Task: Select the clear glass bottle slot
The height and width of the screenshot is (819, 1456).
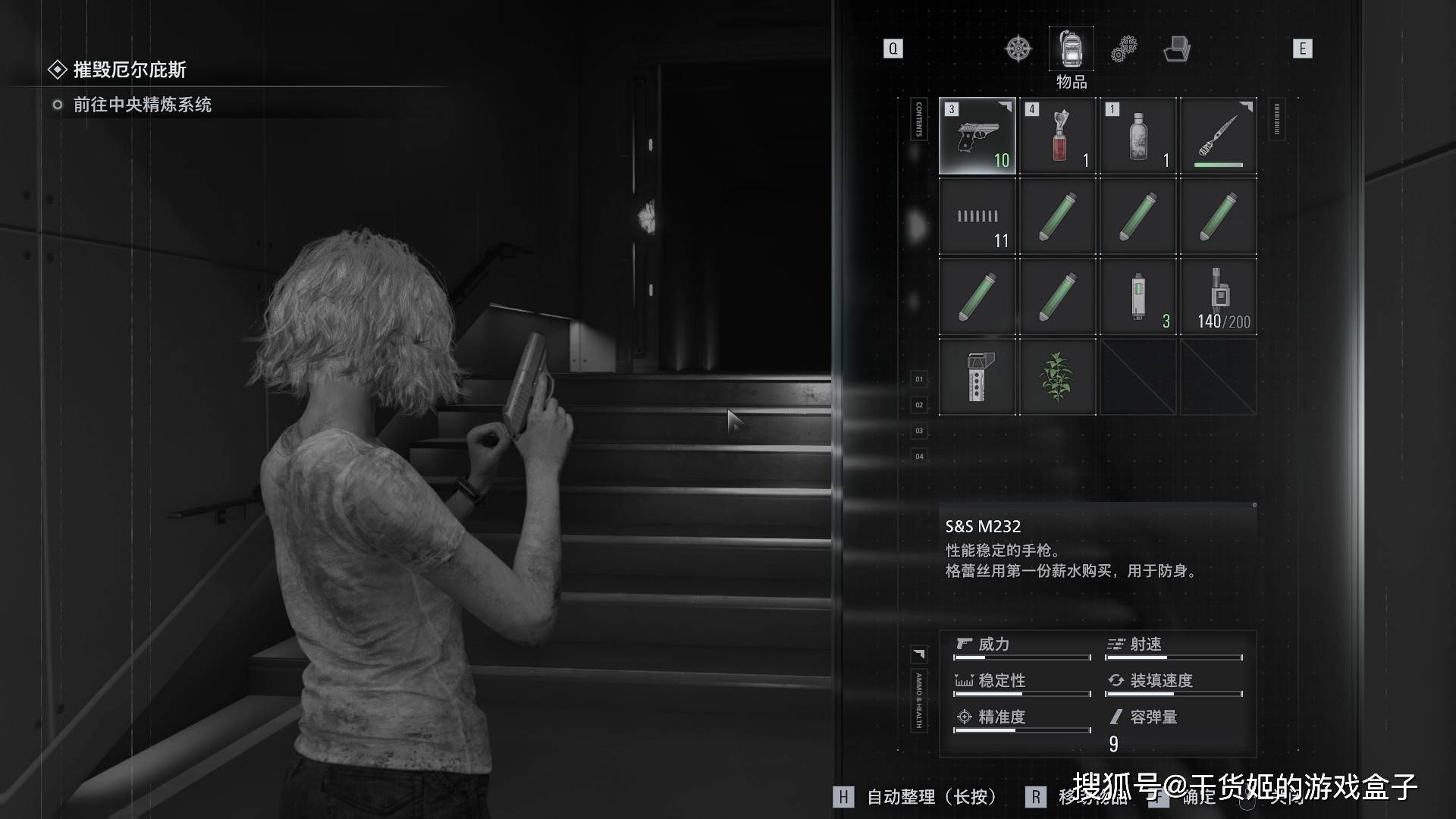Action: click(x=1138, y=136)
